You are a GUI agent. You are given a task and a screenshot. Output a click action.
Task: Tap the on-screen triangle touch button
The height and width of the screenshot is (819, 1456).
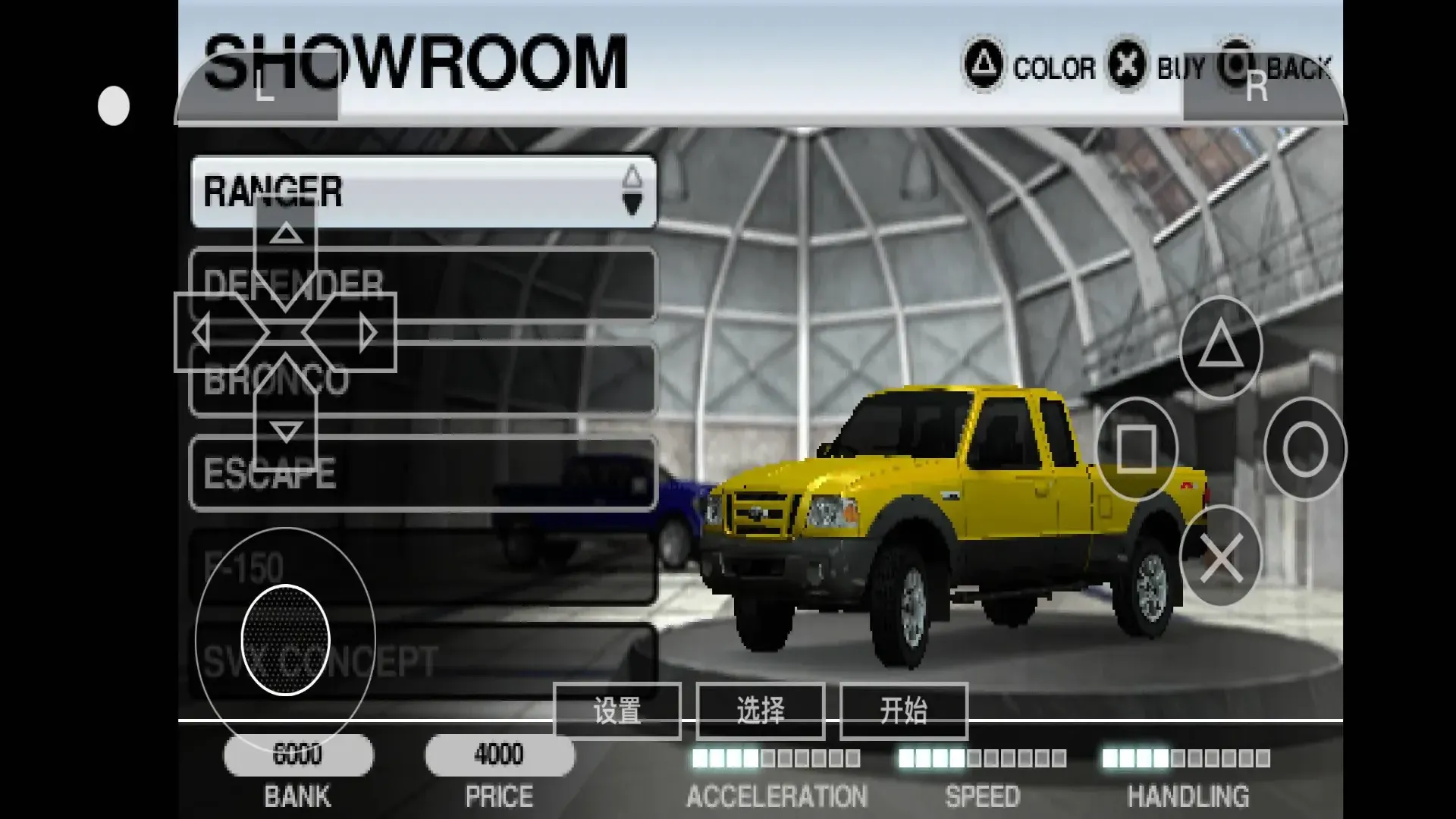[x=1220, y=347]
